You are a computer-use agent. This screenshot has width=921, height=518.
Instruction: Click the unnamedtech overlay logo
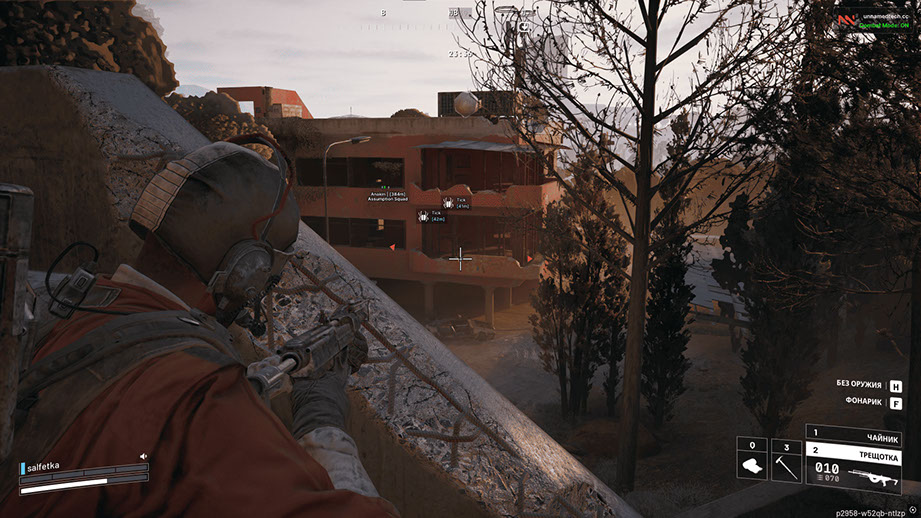846,19
